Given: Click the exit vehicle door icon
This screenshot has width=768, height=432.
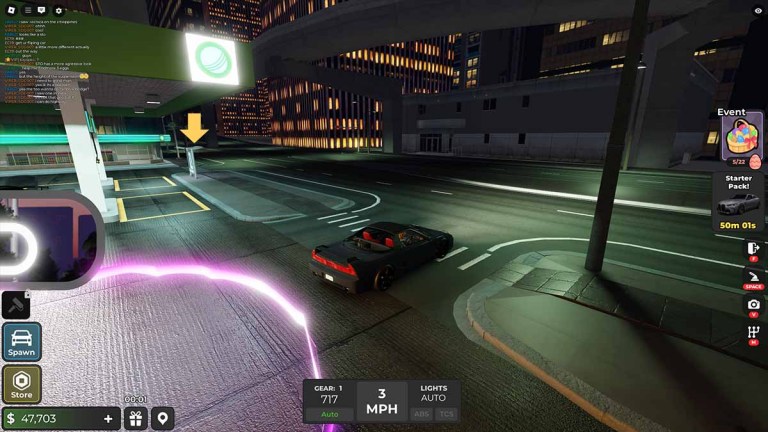Looking at the screenshot, I should pos(753,247).
